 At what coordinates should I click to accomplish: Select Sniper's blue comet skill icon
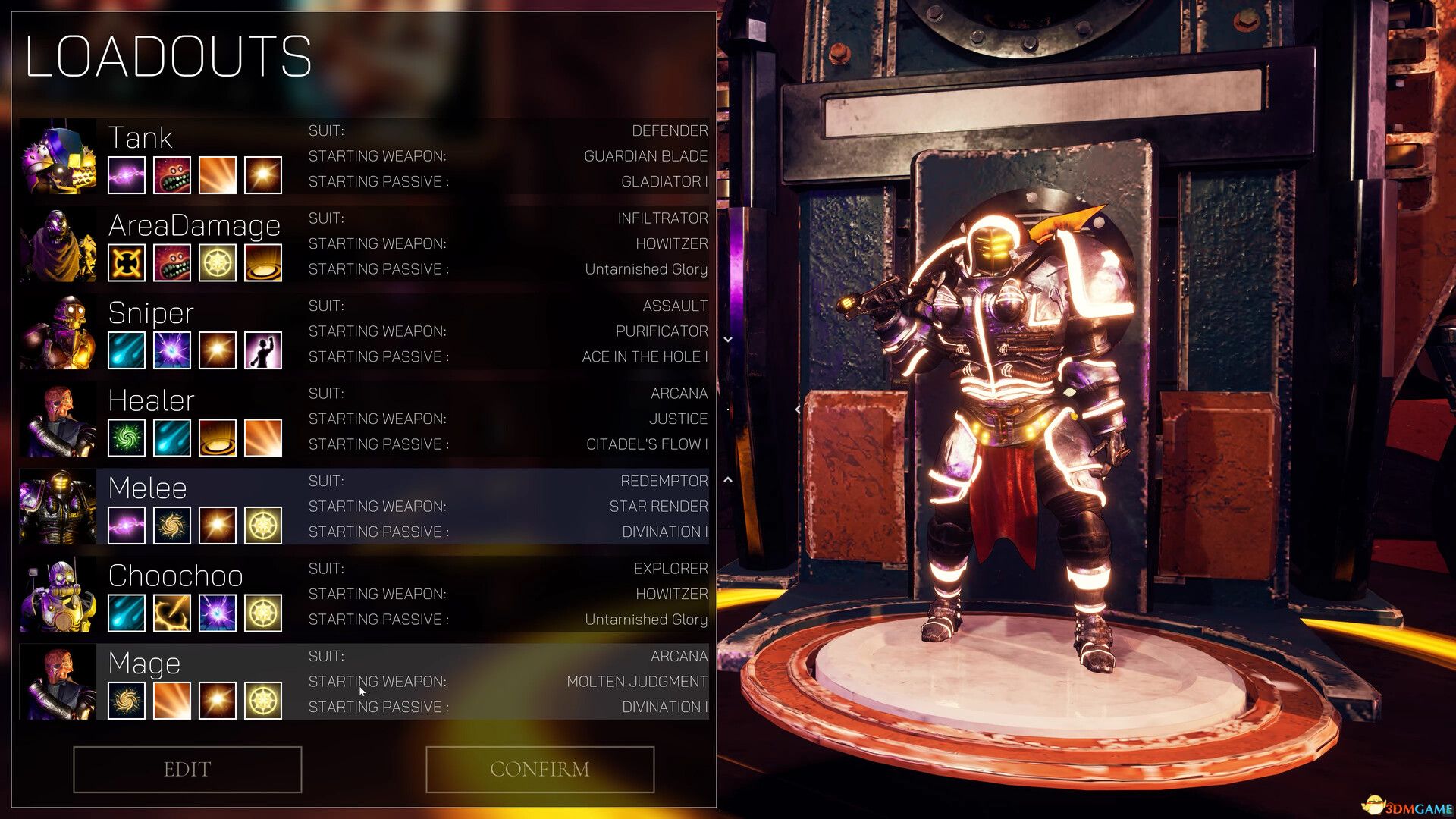click(x=126, y=350)
